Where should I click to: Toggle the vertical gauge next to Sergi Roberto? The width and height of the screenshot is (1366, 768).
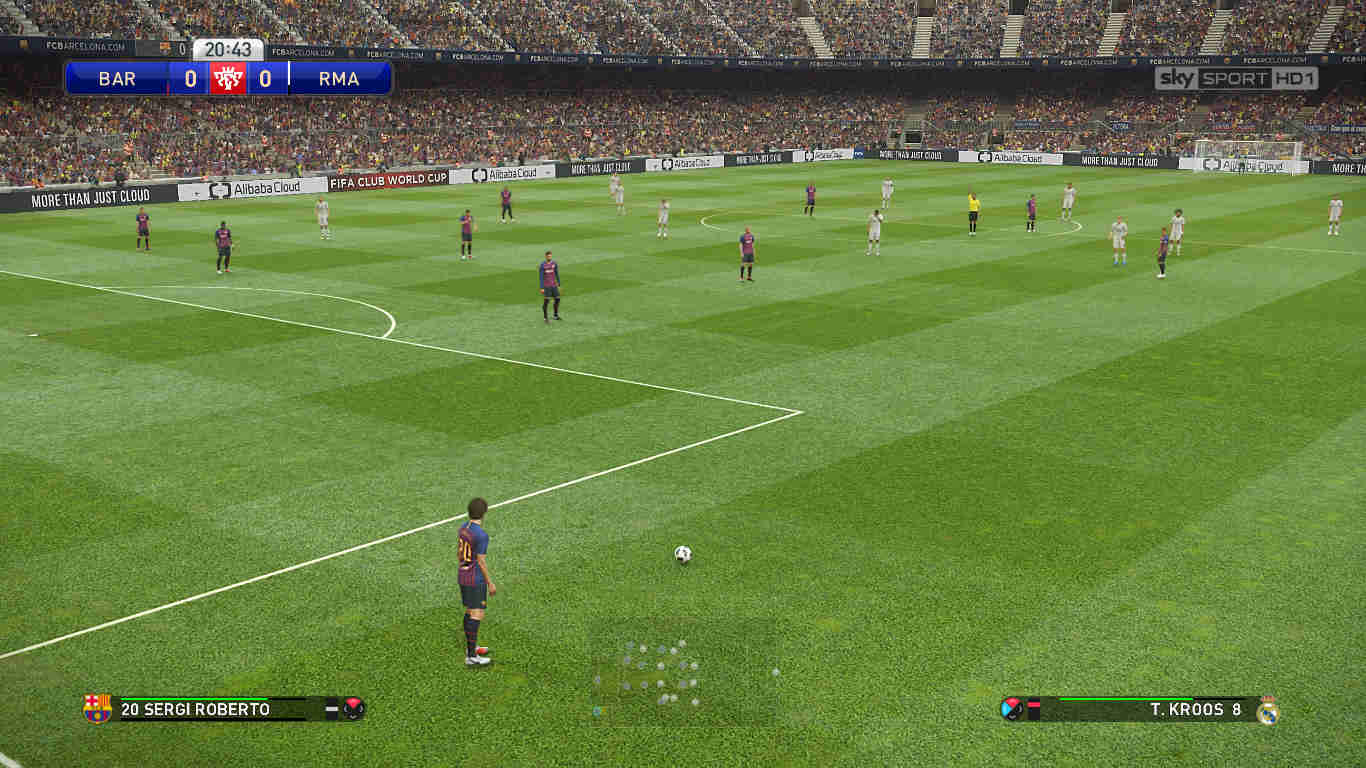pos(332,708)
